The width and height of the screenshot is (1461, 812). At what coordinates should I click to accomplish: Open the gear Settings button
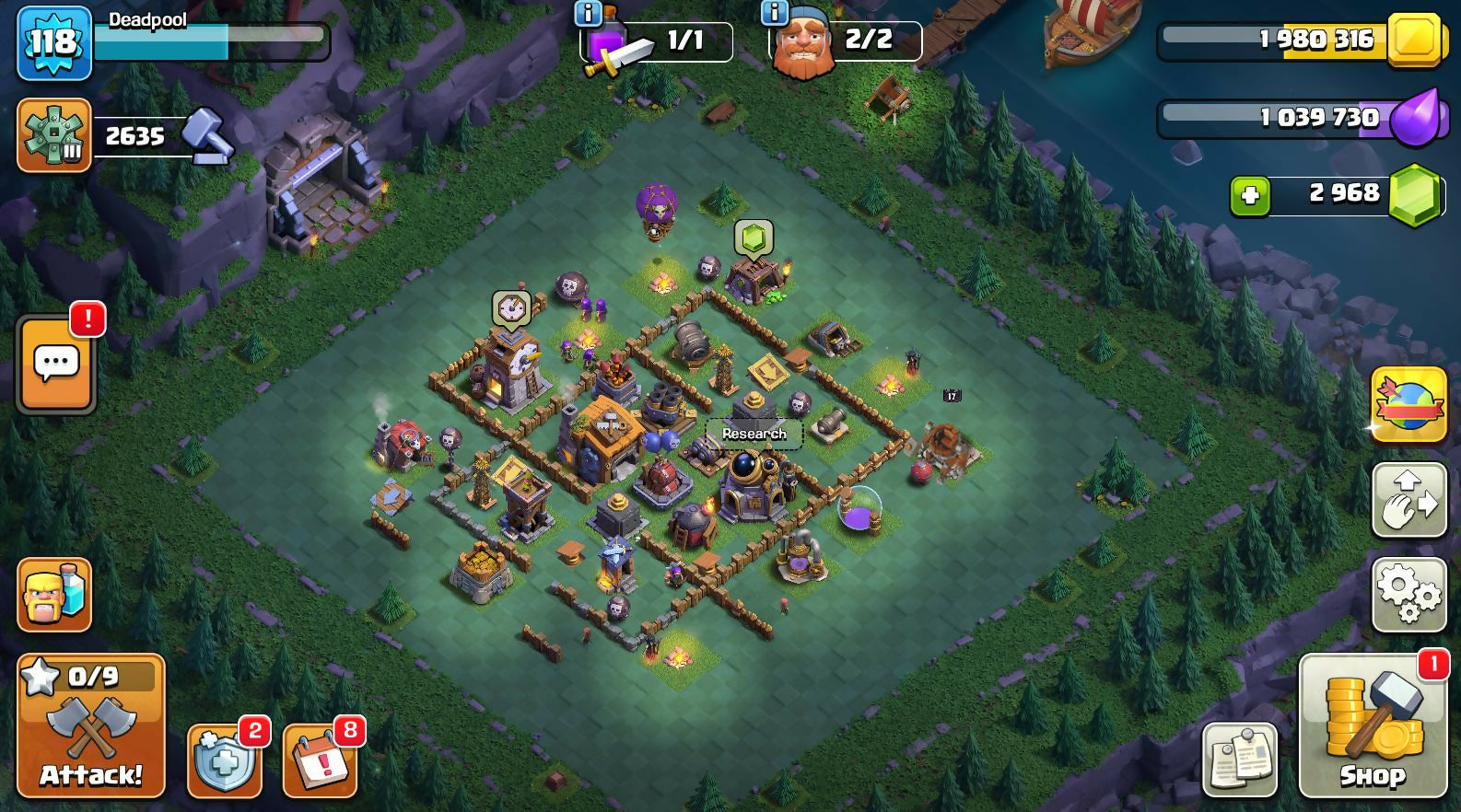coord(1408,595)
